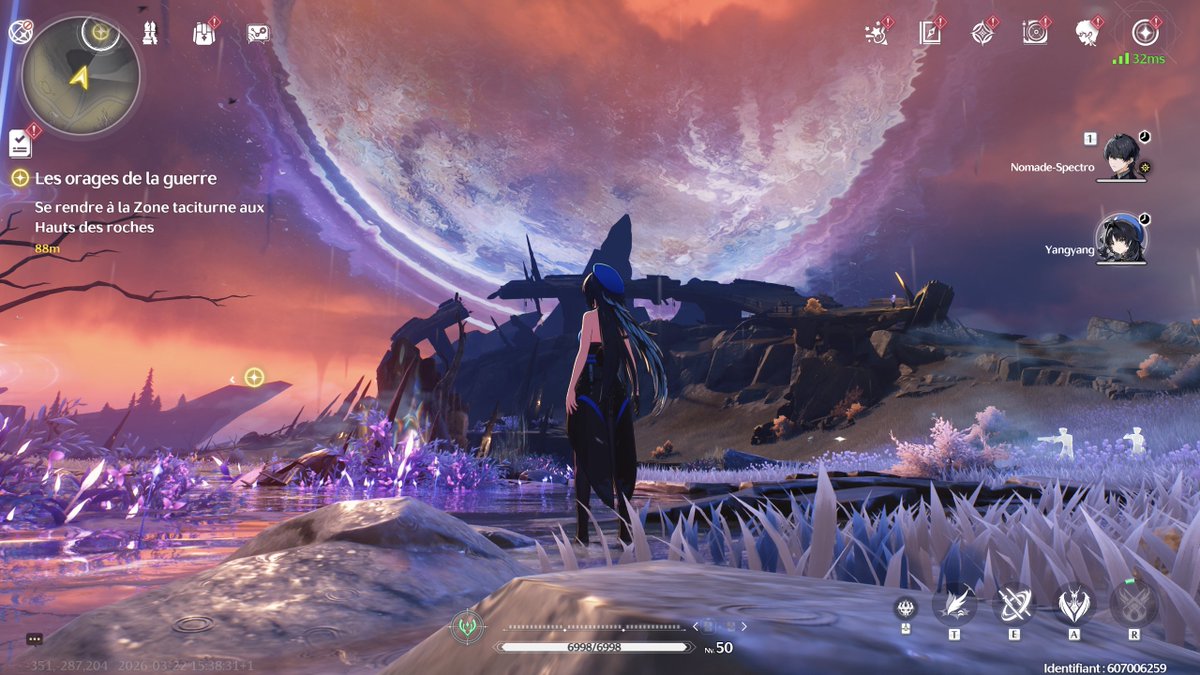The width and height of the screenshot is (1200, 675).
Task: Activate the feather skill labeled T
Action: [954, 603]
